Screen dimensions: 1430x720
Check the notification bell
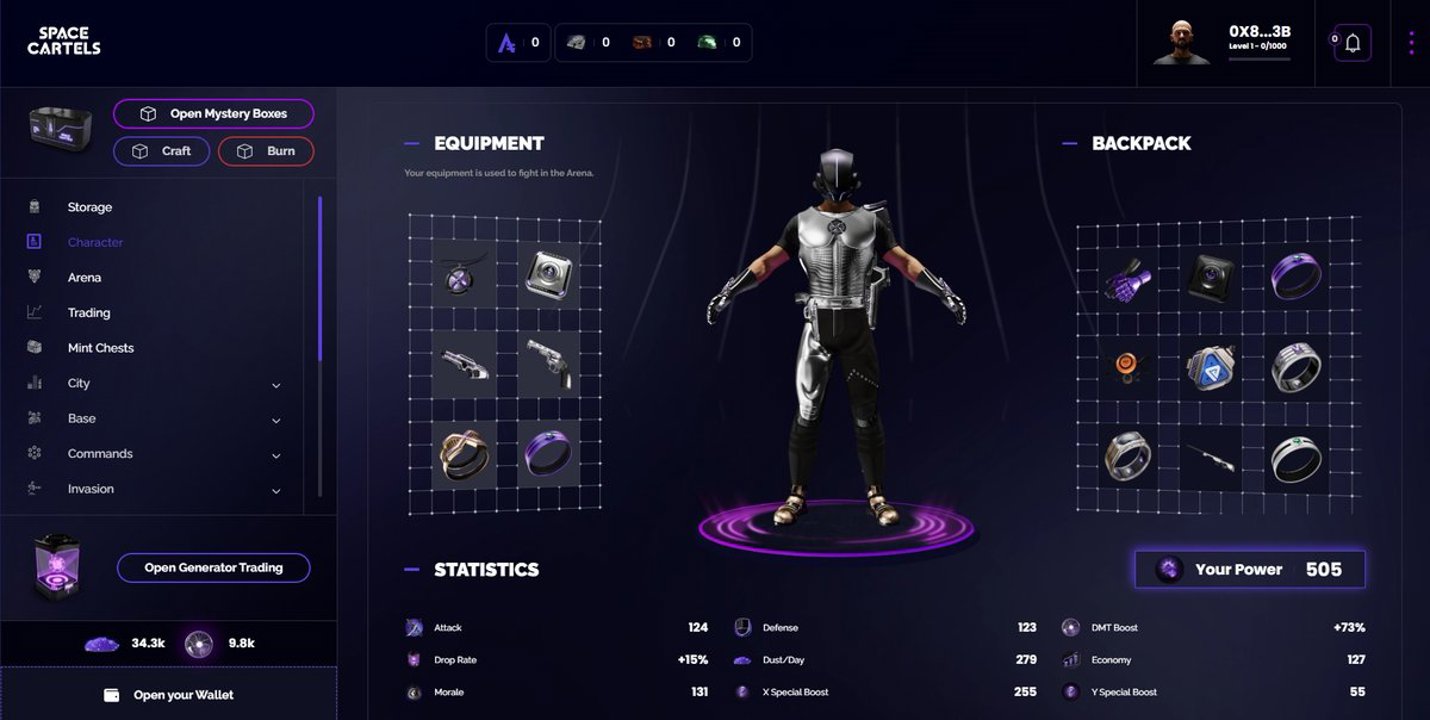1353,43
